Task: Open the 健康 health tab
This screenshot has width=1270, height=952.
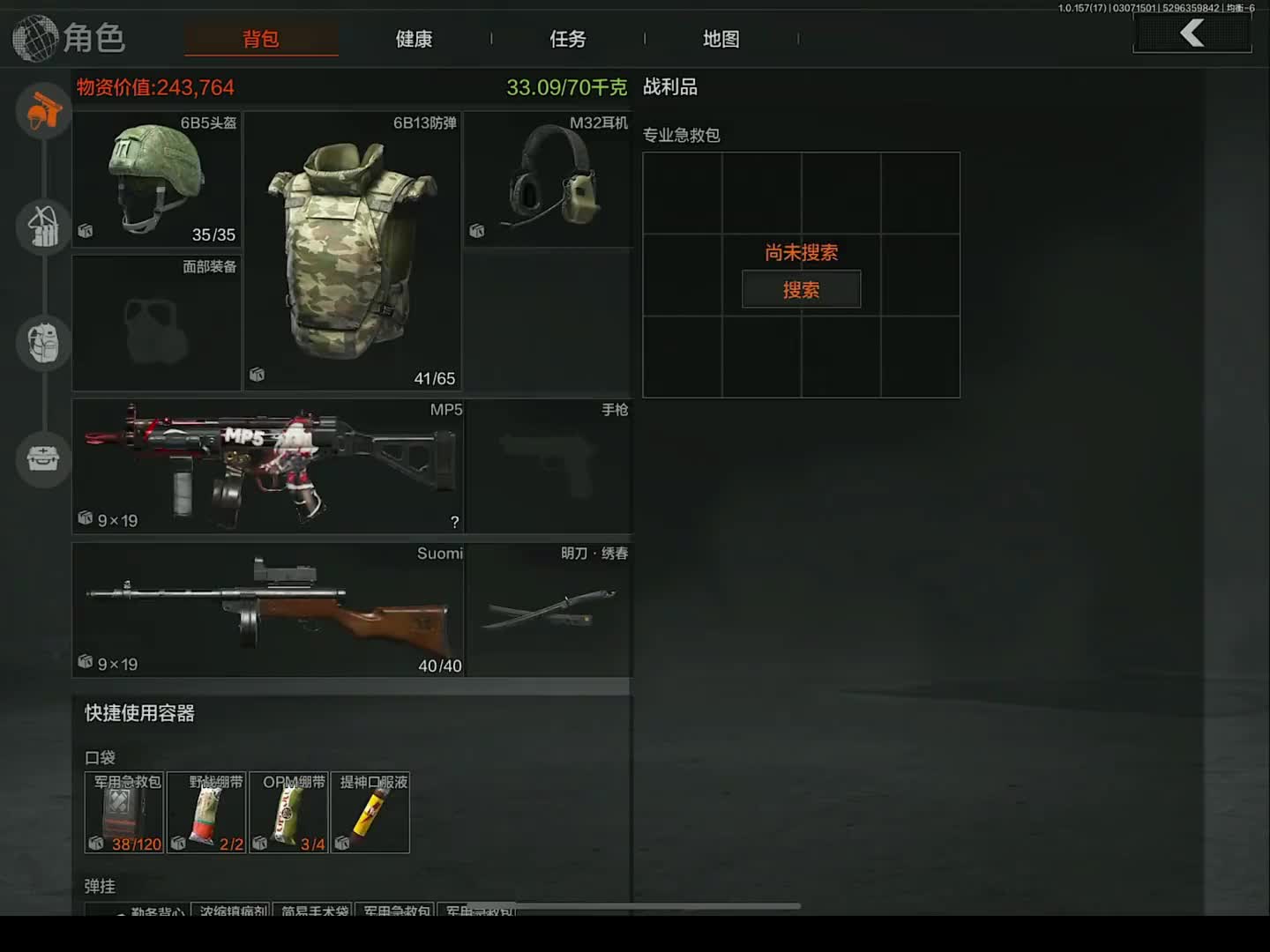Action: coord(414,39)
